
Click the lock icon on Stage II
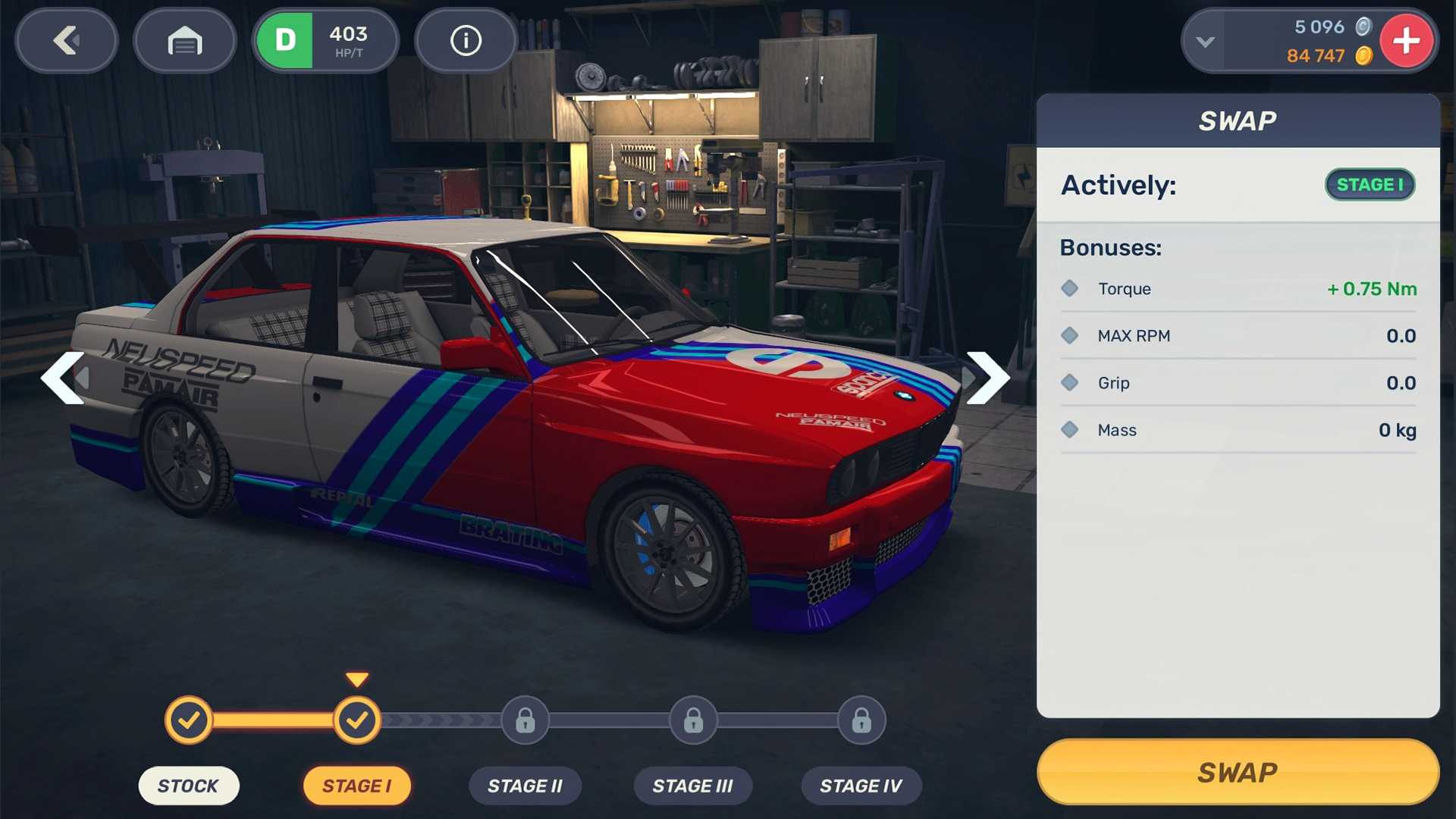pyautogui.click(x=525, y=720)
